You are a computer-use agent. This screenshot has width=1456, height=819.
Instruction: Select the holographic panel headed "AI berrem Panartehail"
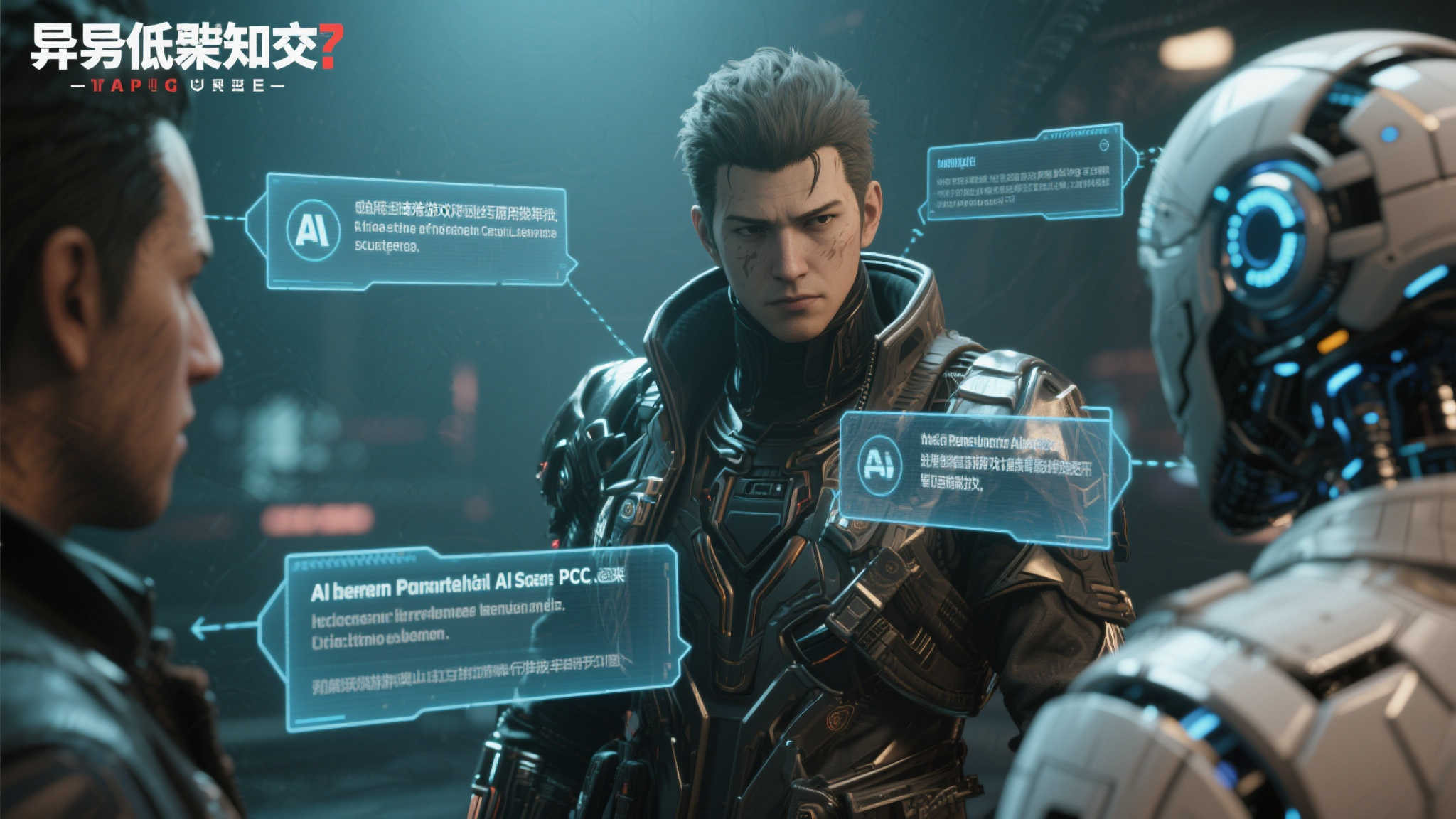click(473, 635)
